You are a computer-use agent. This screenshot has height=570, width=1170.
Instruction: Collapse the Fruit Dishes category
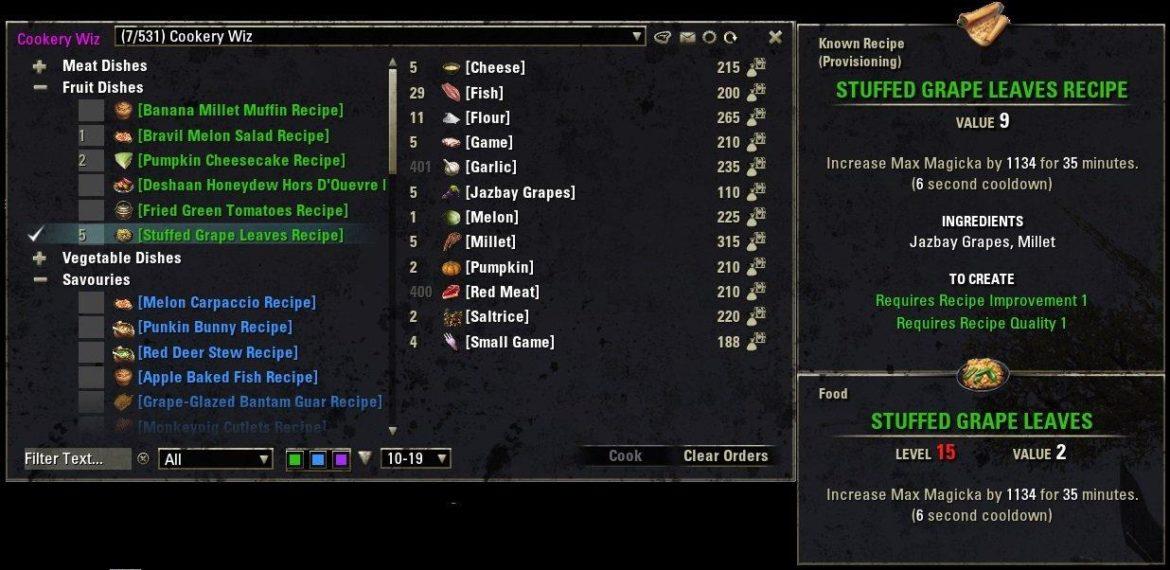(40, 88)
